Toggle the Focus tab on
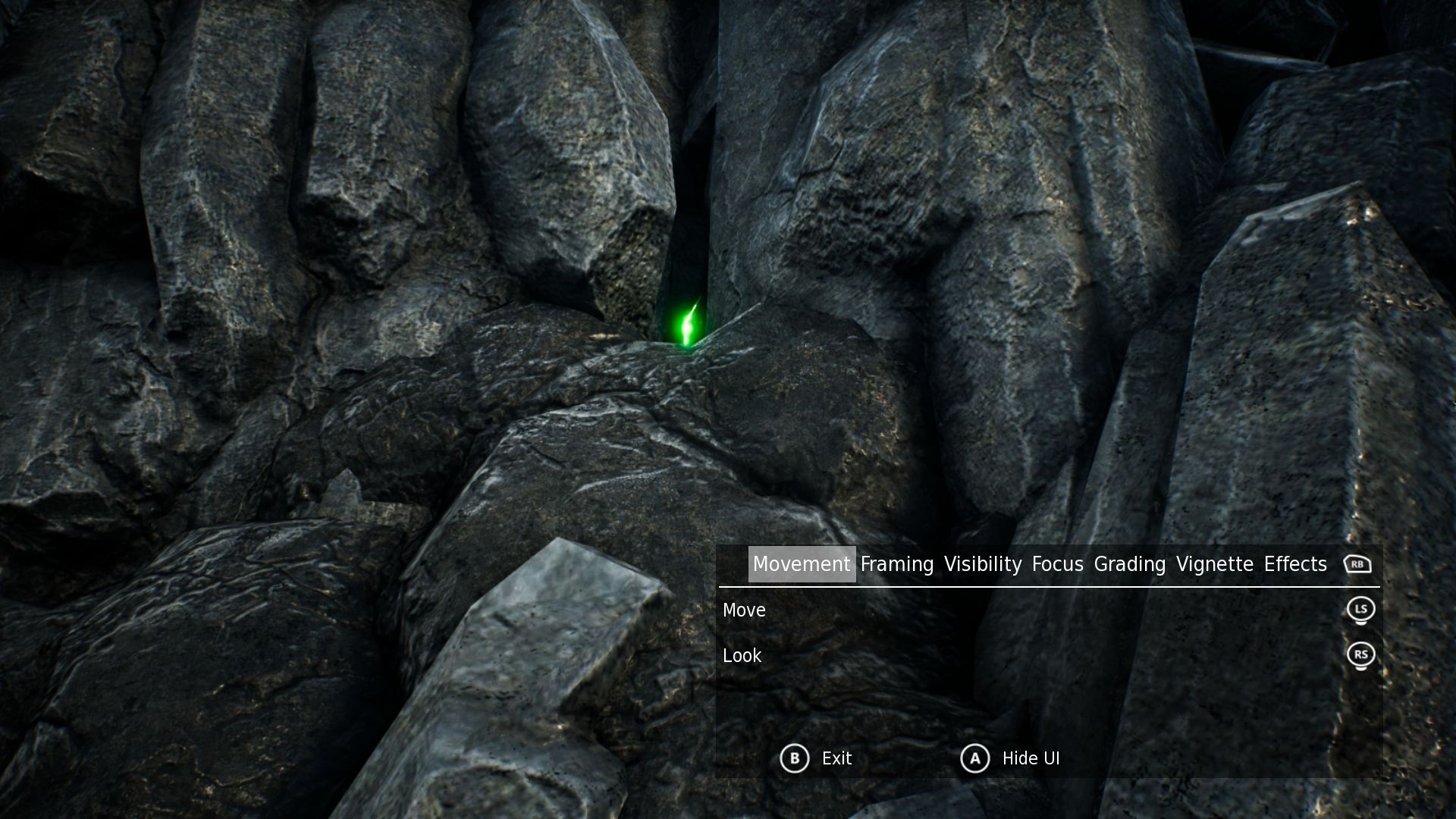 coord(1058,564)
